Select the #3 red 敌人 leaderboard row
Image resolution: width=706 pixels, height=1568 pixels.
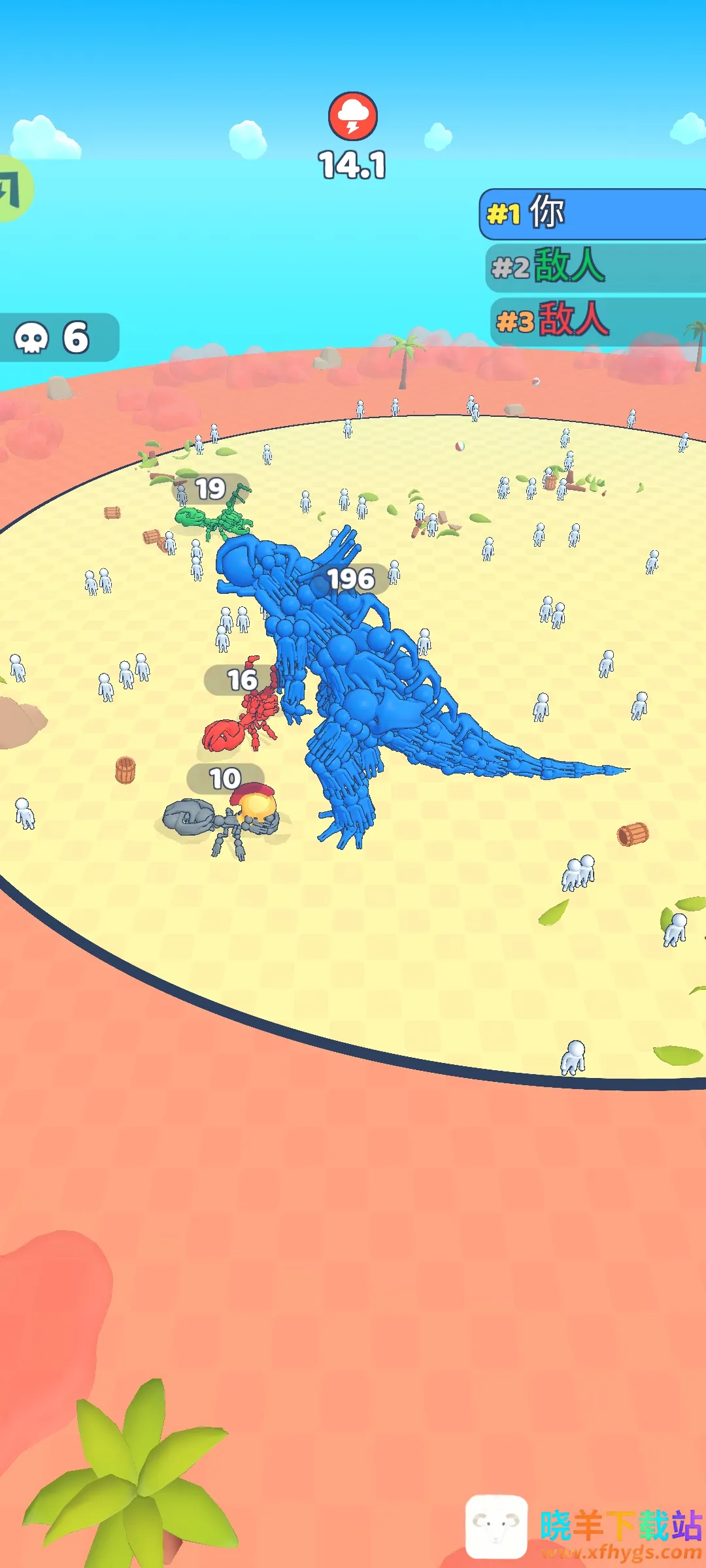click(596, 320)
